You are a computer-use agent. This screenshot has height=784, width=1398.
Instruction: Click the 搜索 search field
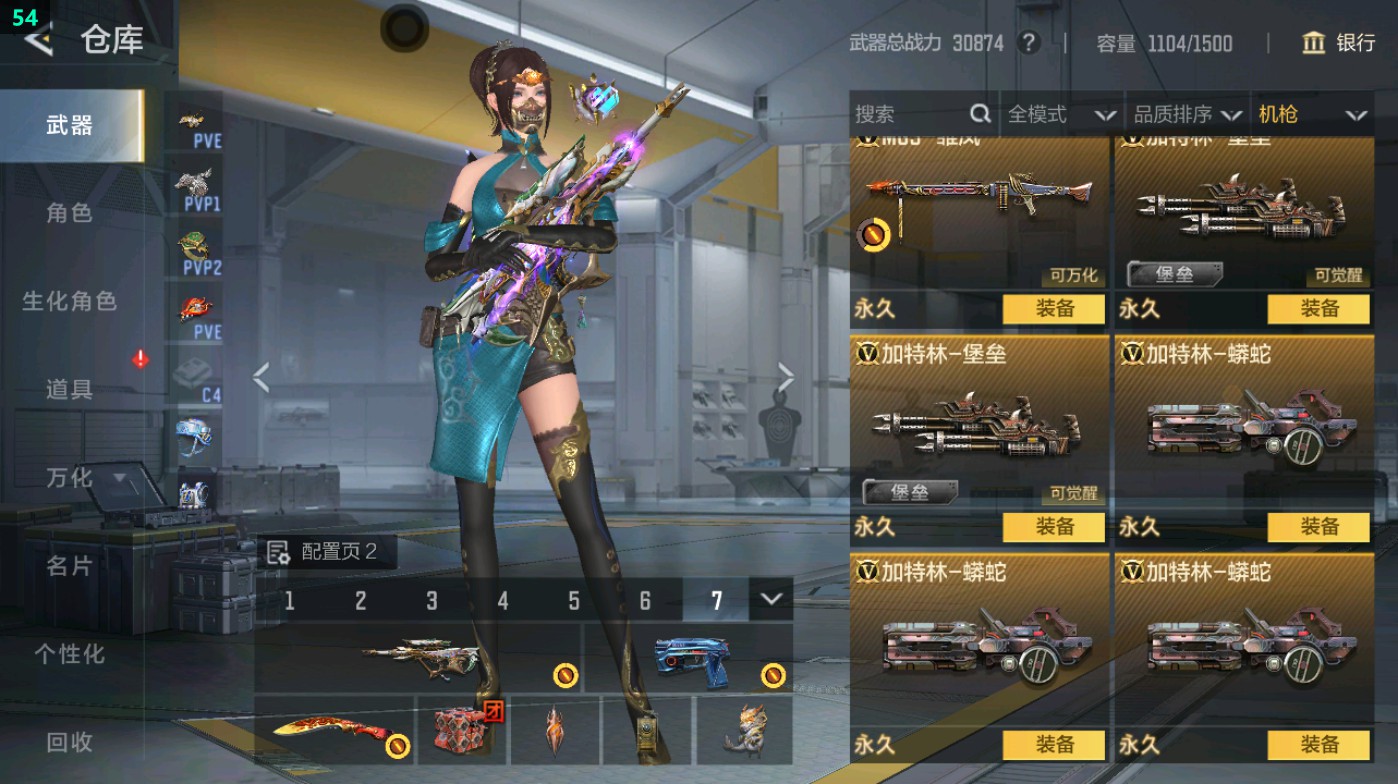[910, 115]
